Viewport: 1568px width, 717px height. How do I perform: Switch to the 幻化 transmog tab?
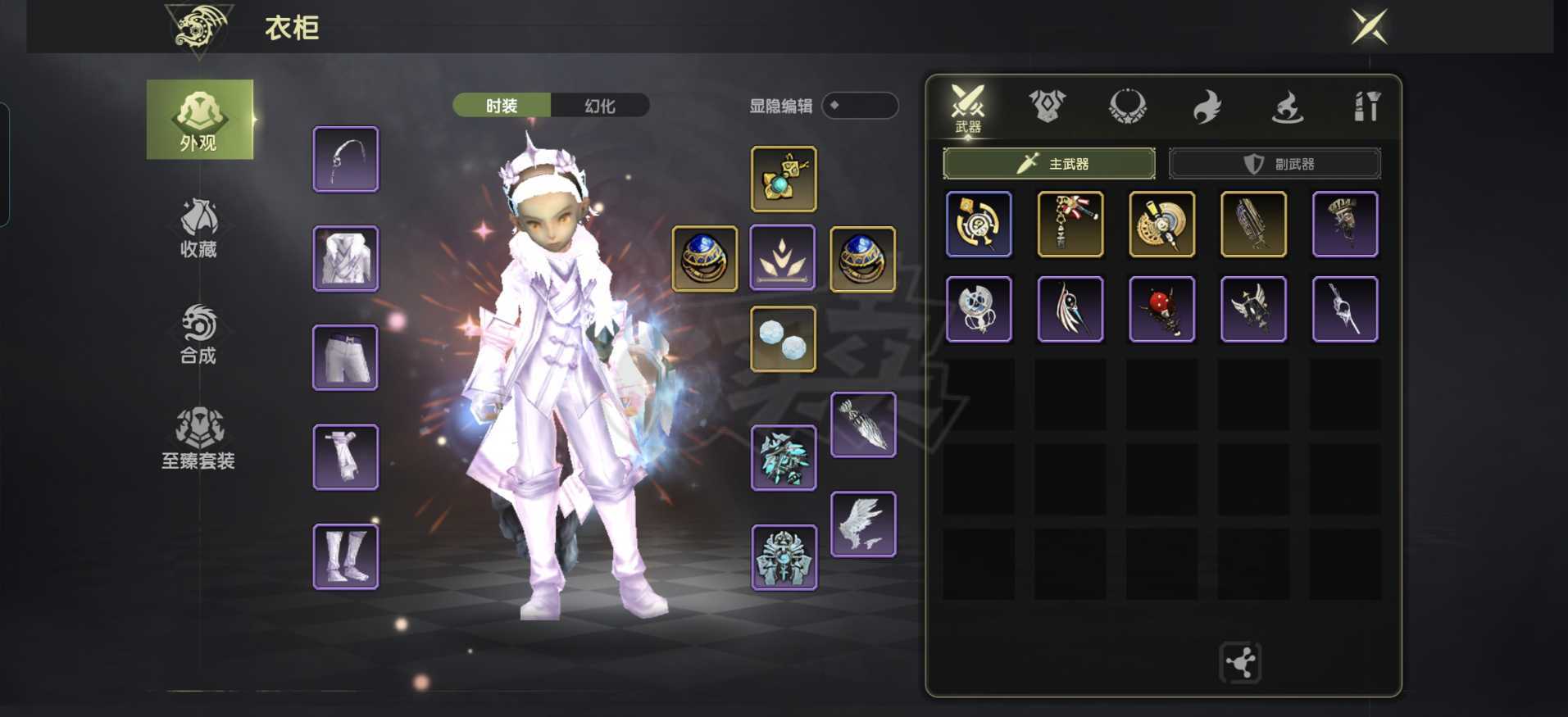pyautogui.click(x=600, y=106)
